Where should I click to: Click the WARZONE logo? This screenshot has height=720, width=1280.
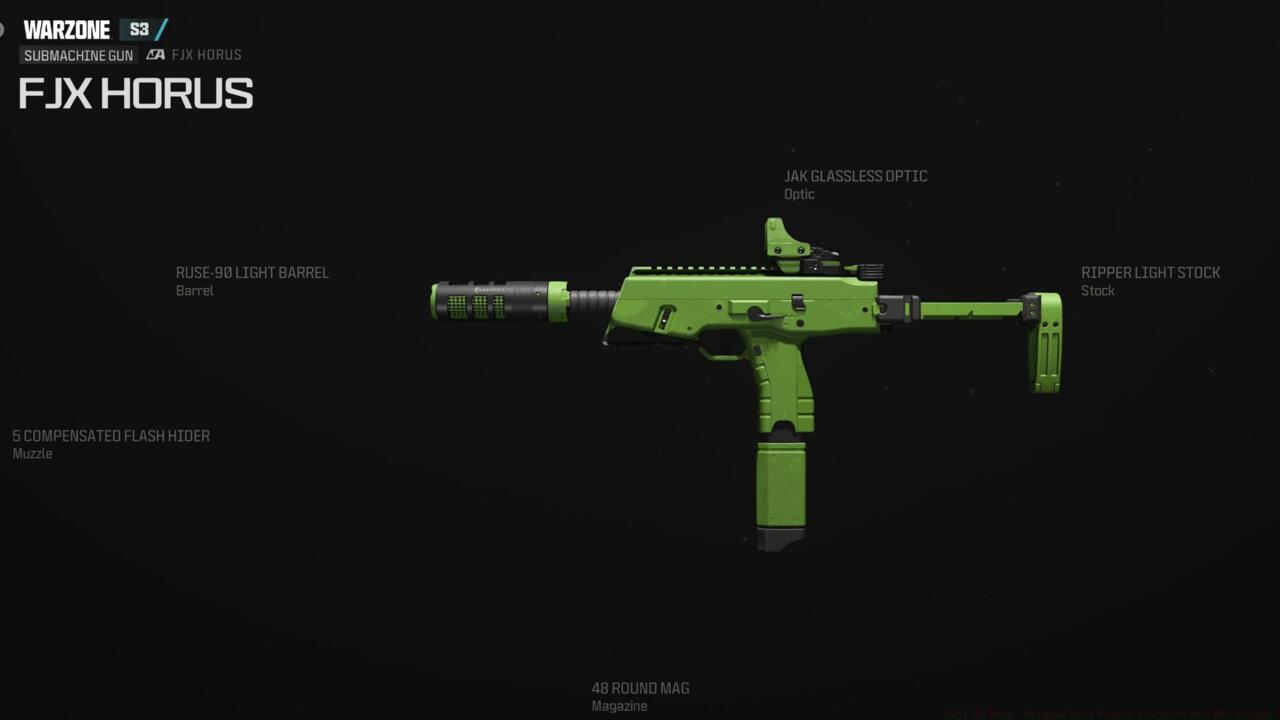click(66, 29)
